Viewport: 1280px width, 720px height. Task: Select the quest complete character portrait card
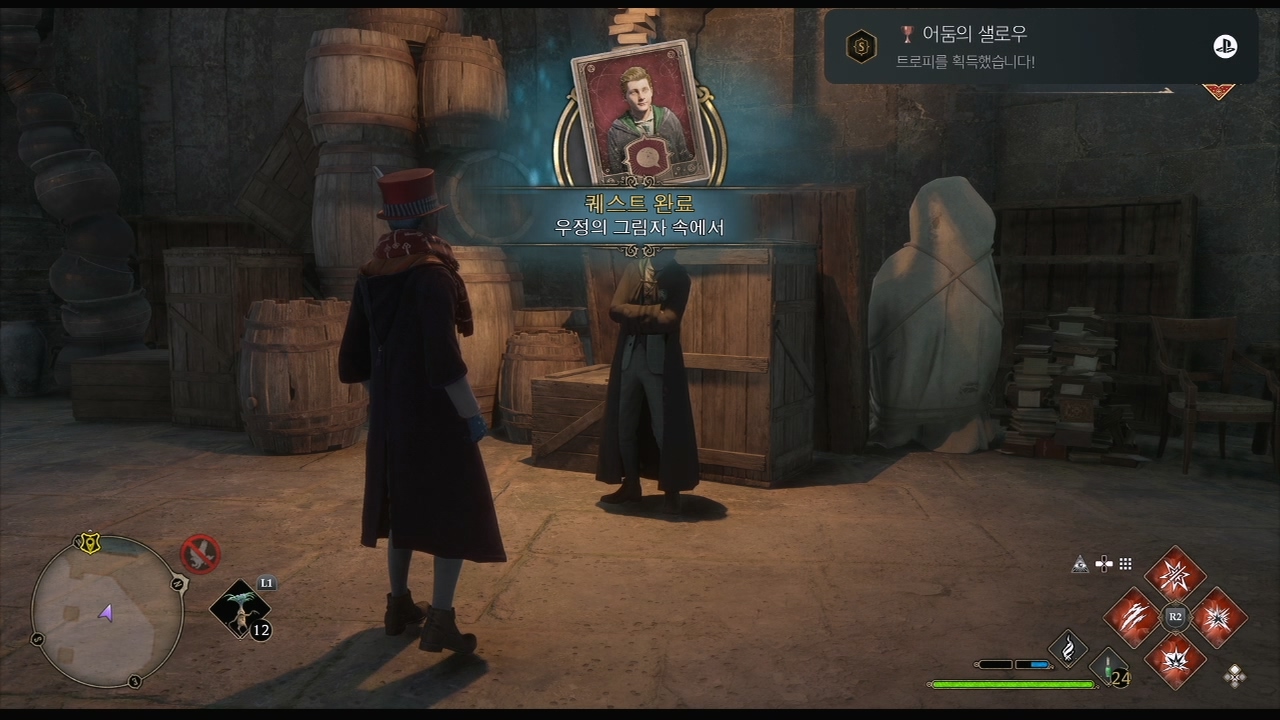point(633,111)
